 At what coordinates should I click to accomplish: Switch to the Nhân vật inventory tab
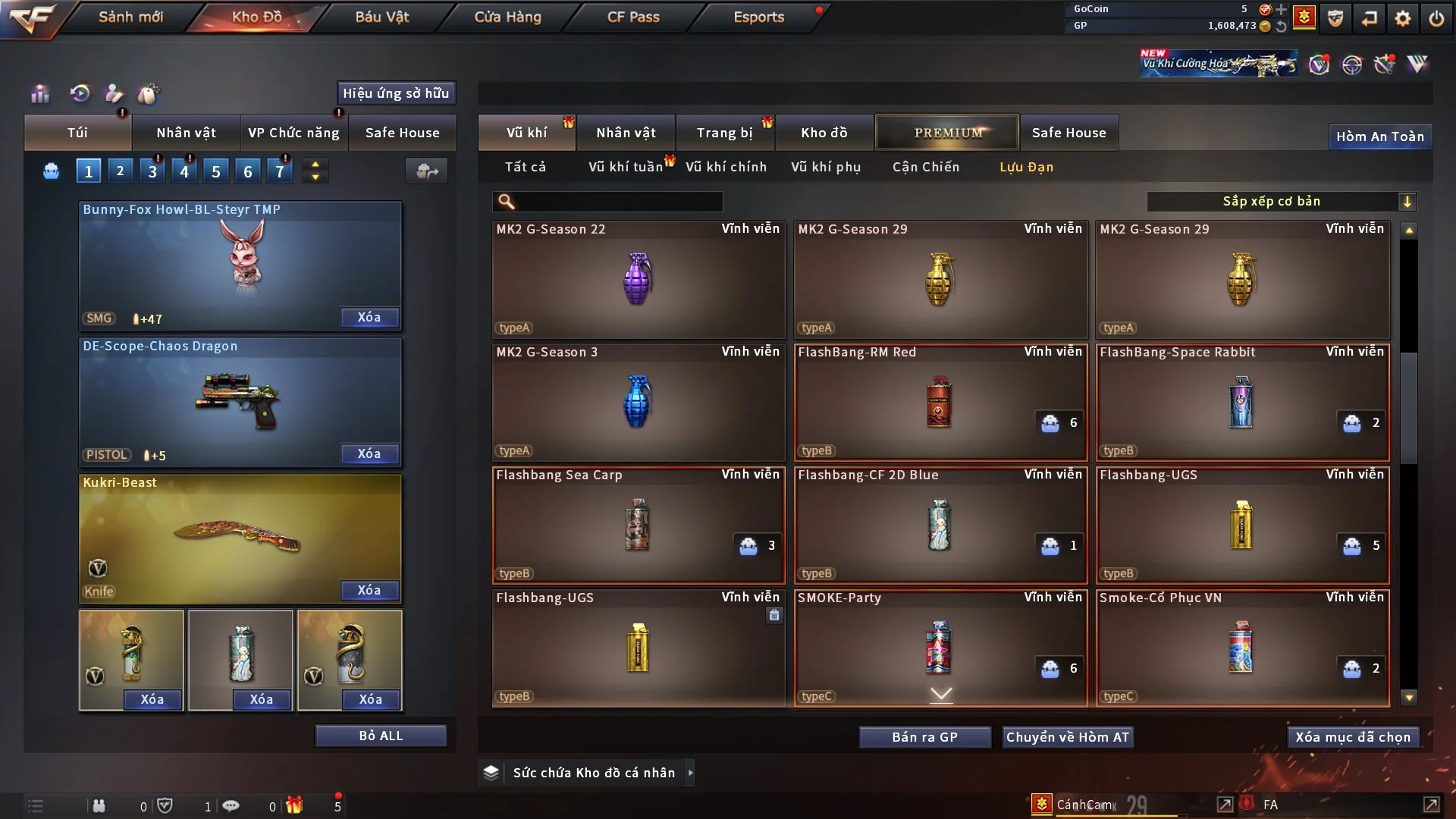pyautogui.click(x=626, y=133)
